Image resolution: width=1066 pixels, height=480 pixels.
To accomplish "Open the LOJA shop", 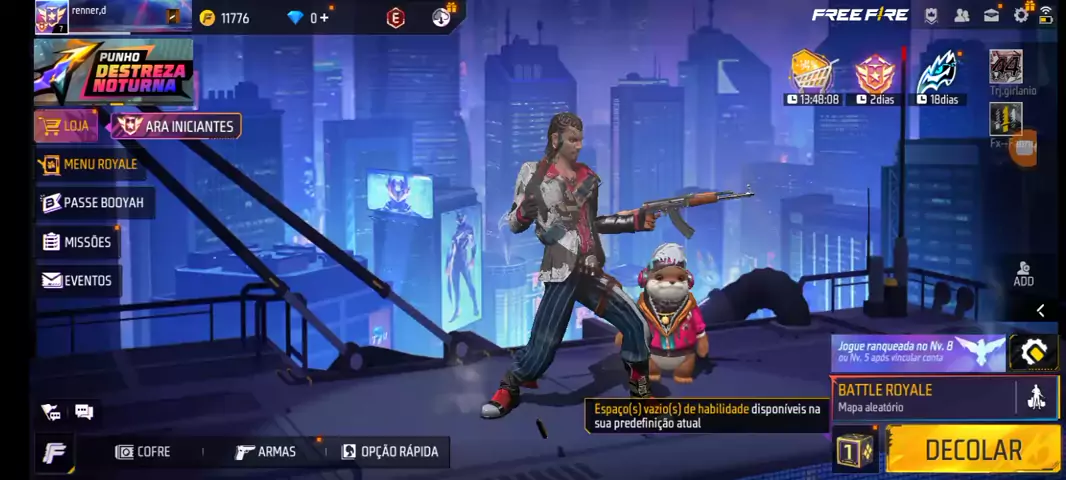I will pos(67,126).
